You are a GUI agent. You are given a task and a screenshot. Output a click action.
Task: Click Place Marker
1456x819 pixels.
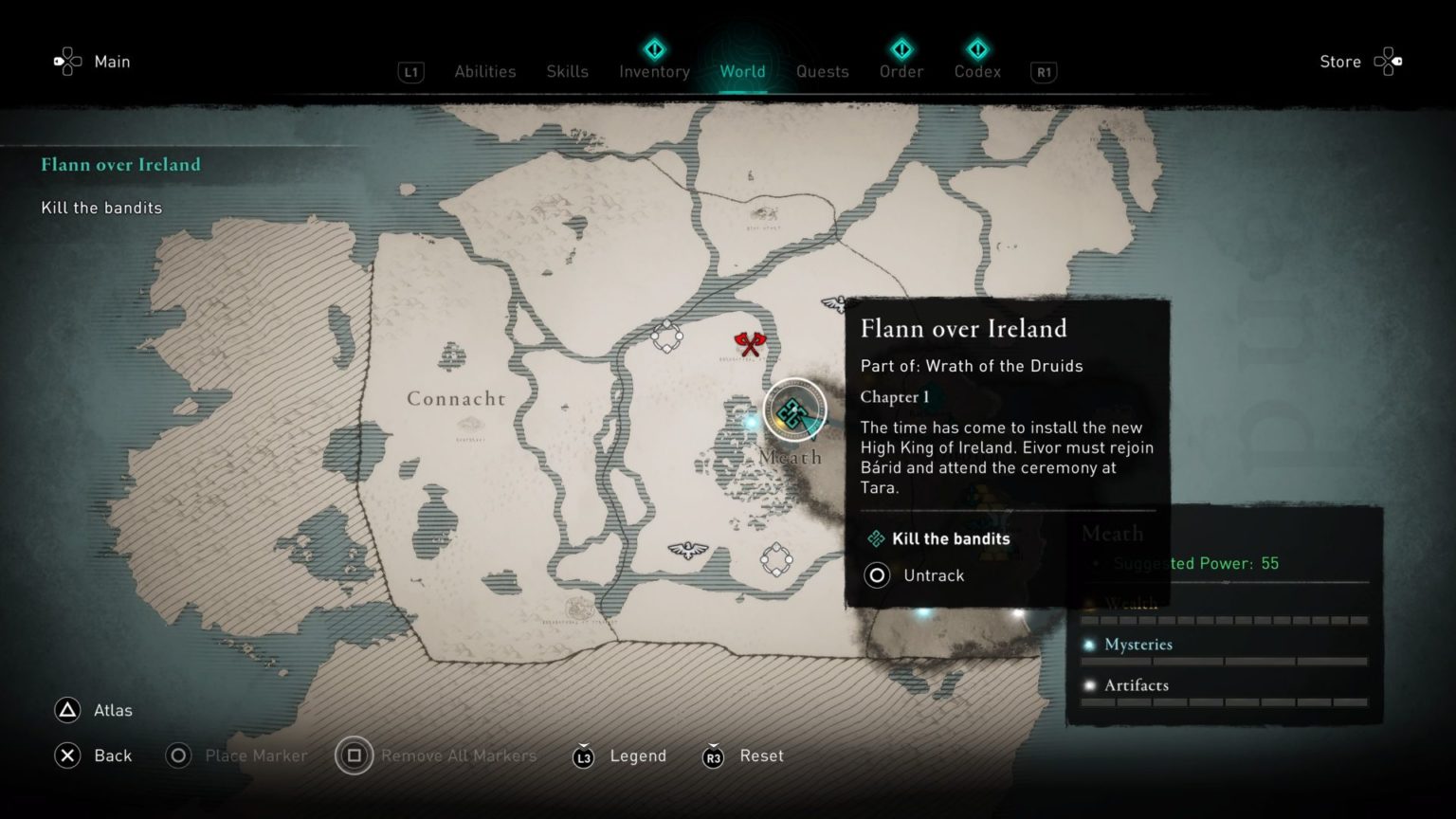[256, 755]
